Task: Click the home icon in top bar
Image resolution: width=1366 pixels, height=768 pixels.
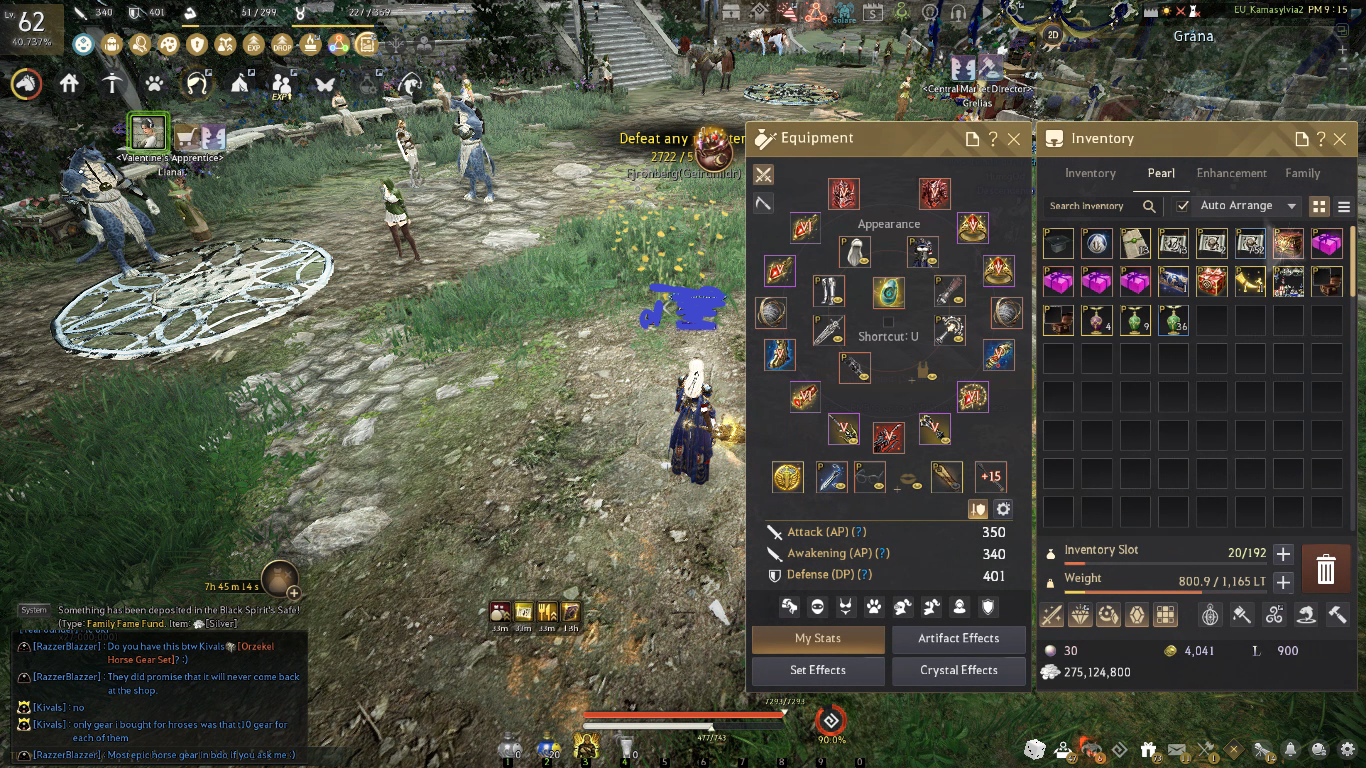Action: (69, 84)
